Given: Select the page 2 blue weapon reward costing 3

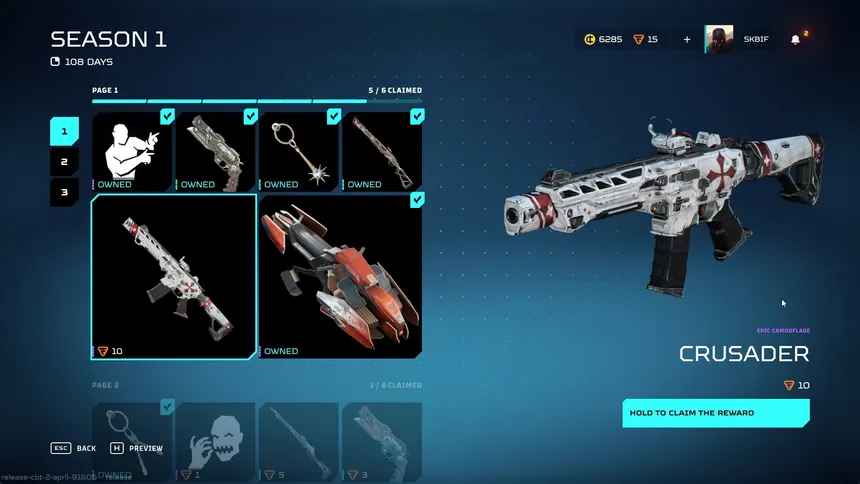Looking at the screenshot, I should [x=382, y=441].
